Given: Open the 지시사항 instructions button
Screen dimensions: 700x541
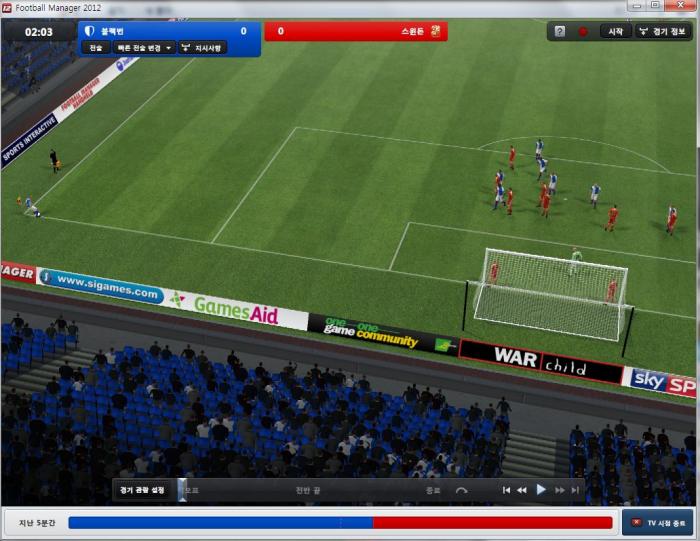Looking at the screenshot, I should (202, 47).
